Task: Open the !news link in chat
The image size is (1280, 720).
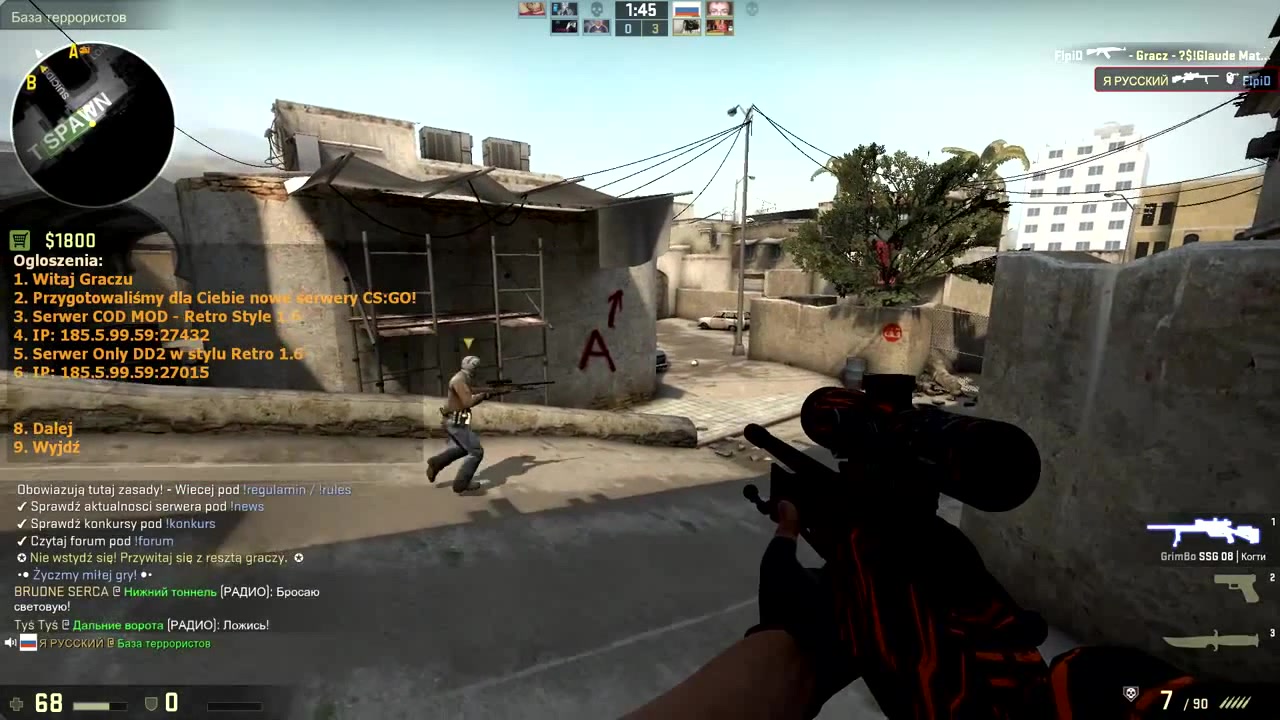Action: (247, 506)
